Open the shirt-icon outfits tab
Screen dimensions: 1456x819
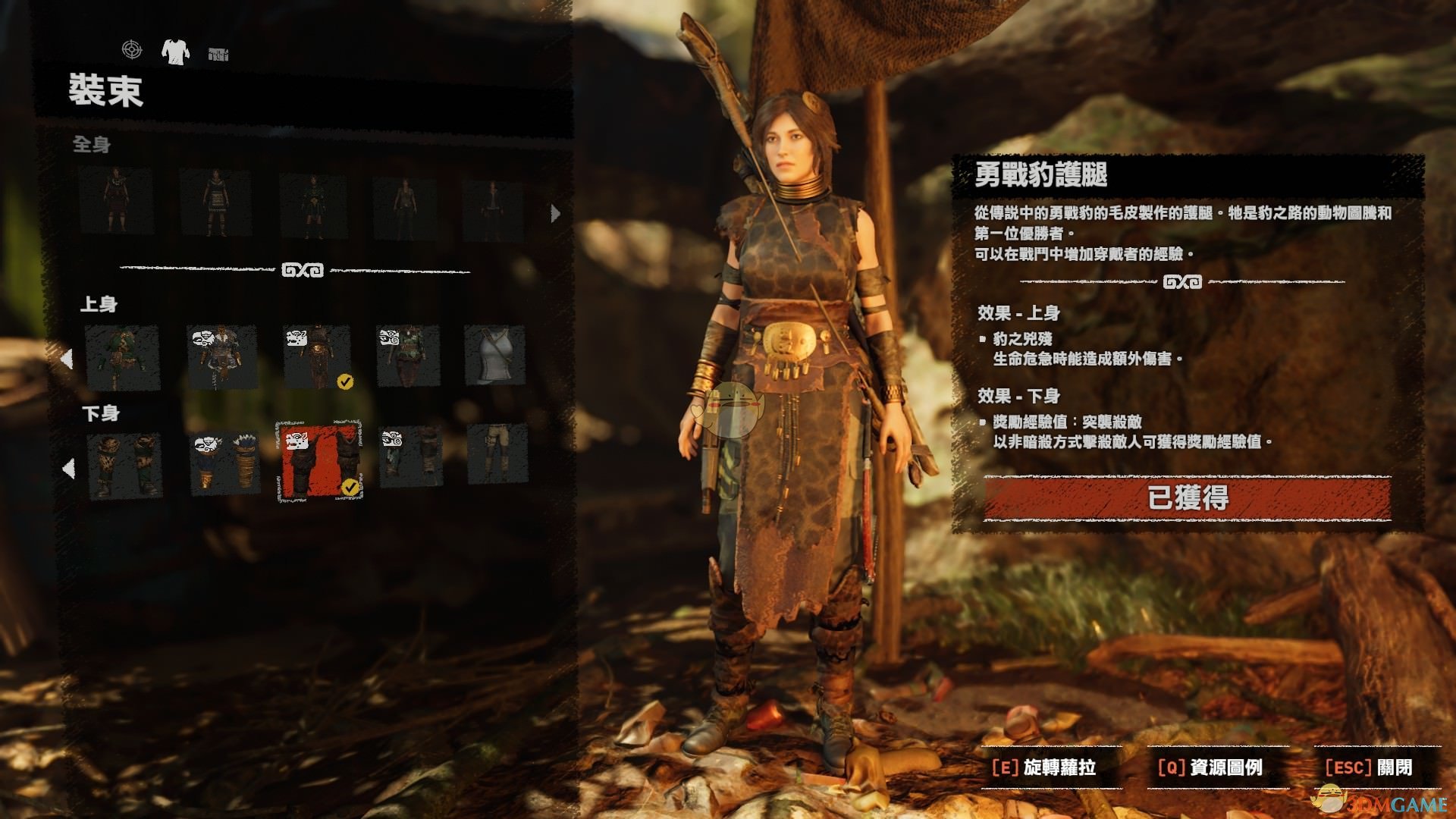pos(175,52)
